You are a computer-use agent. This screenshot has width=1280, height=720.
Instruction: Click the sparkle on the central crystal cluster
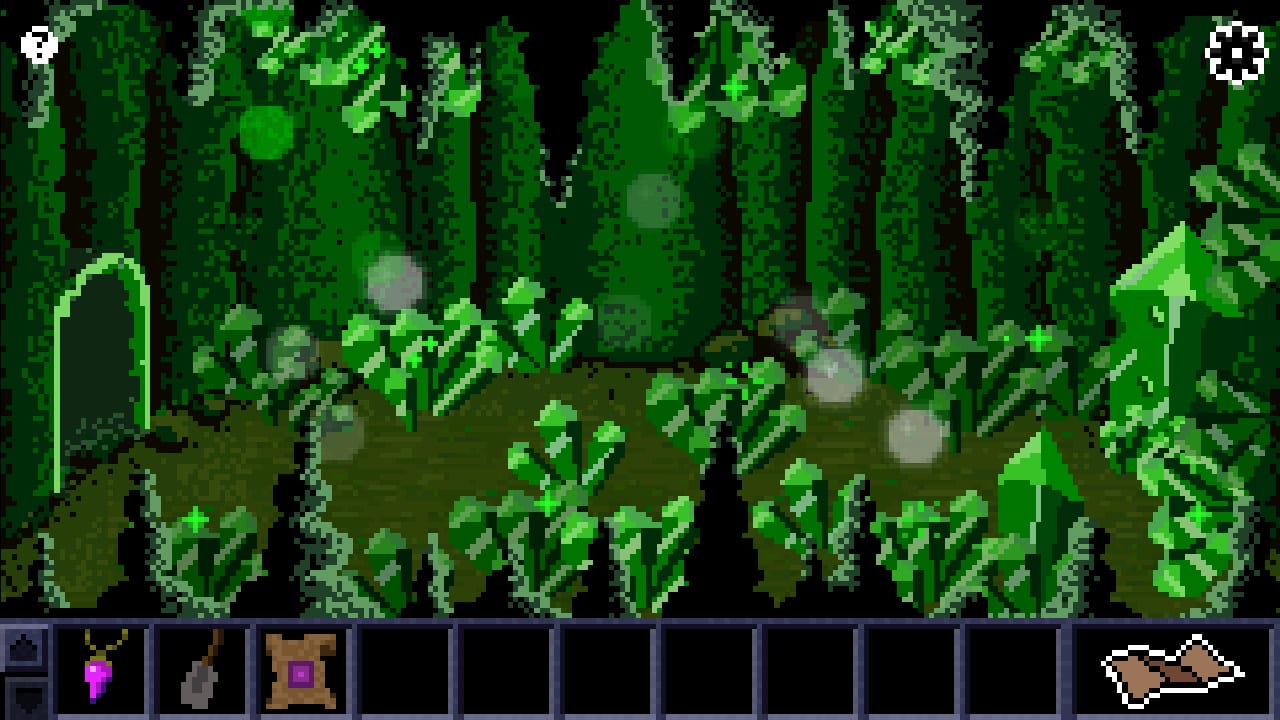click(x=548, y=505)
